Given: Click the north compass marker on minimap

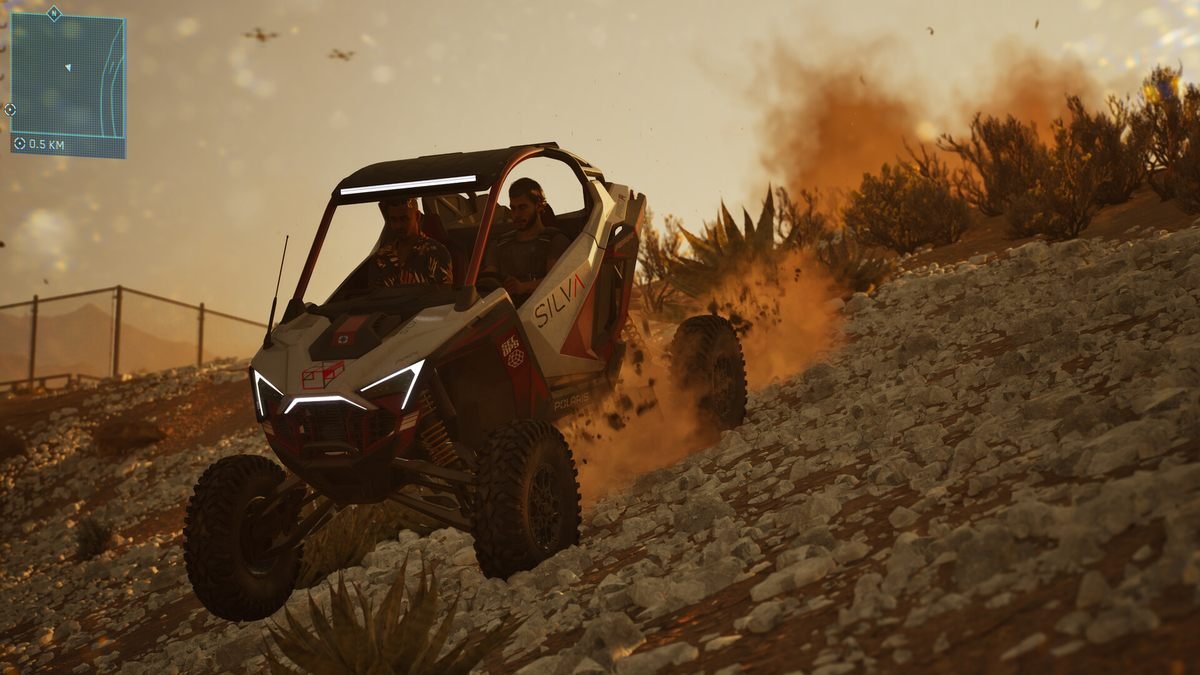Looking at the screenshot, I should [x=54, y=13].
